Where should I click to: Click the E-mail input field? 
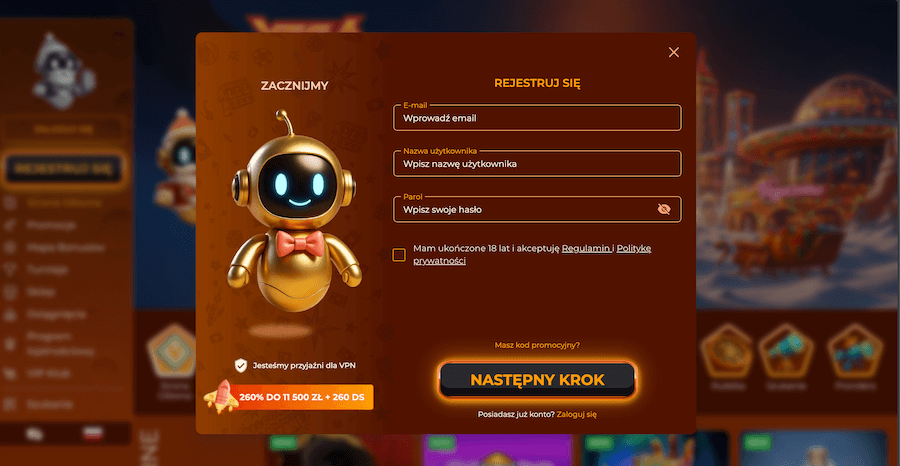(x=537, y=118)
